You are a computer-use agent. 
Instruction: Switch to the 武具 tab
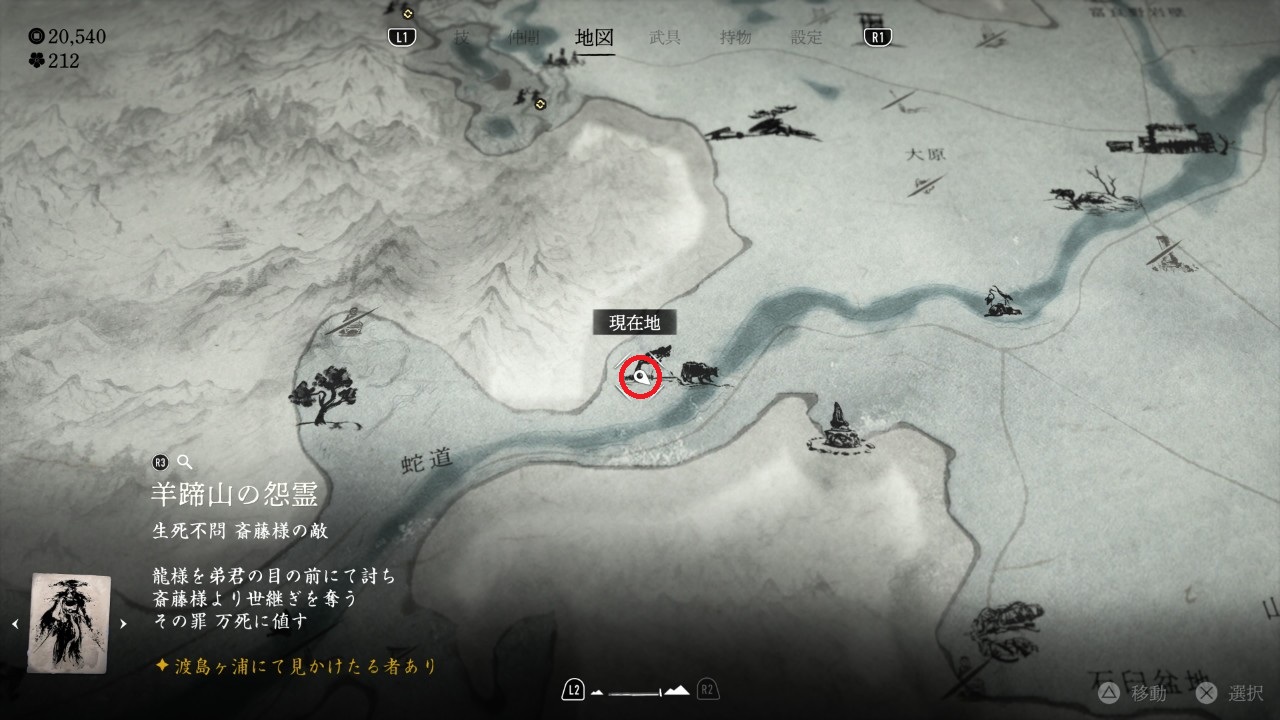(x=665, y=38)
